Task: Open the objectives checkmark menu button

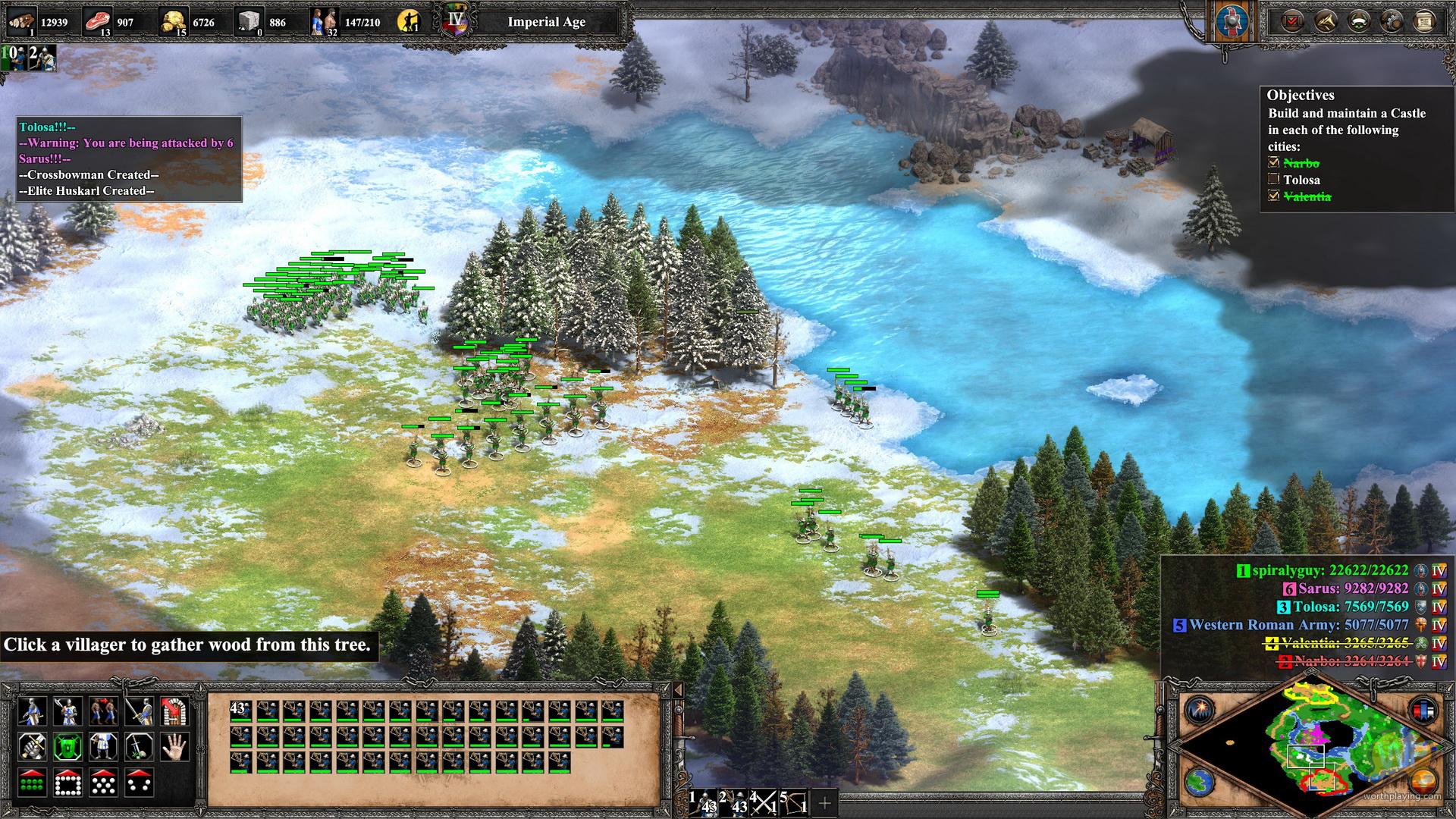Action: [1291, 21]
